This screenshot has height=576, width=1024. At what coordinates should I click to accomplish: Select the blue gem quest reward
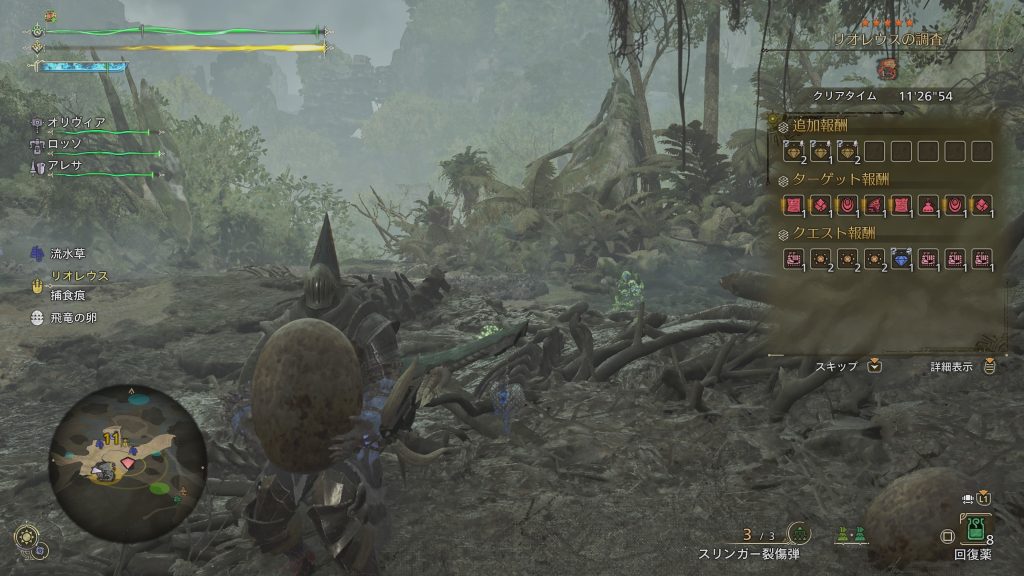click(x=900, y=259)
